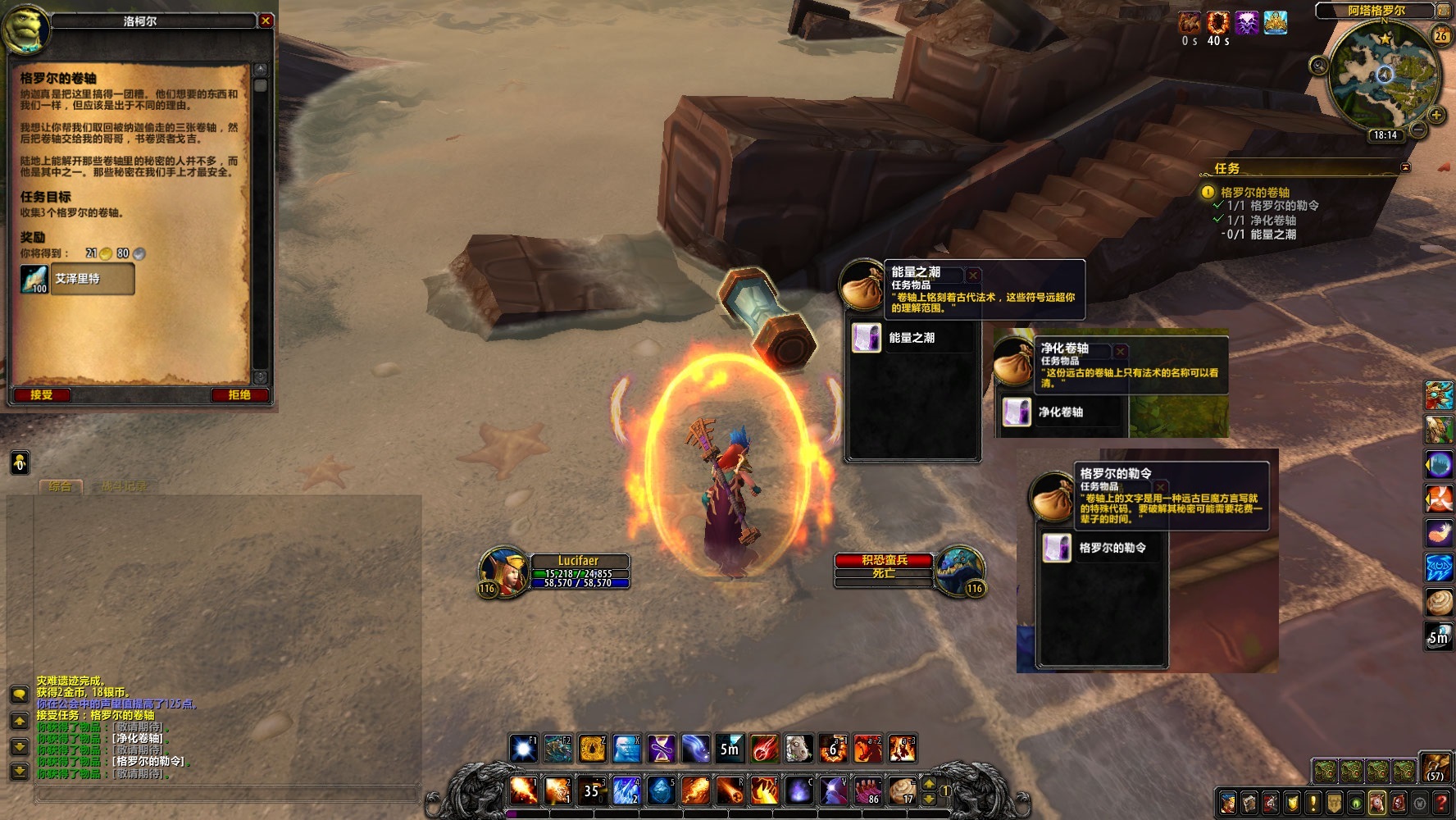The image size is (1456, 820).
Task: Open the quest log exclamation mark button
Action: pos(1313,802)
